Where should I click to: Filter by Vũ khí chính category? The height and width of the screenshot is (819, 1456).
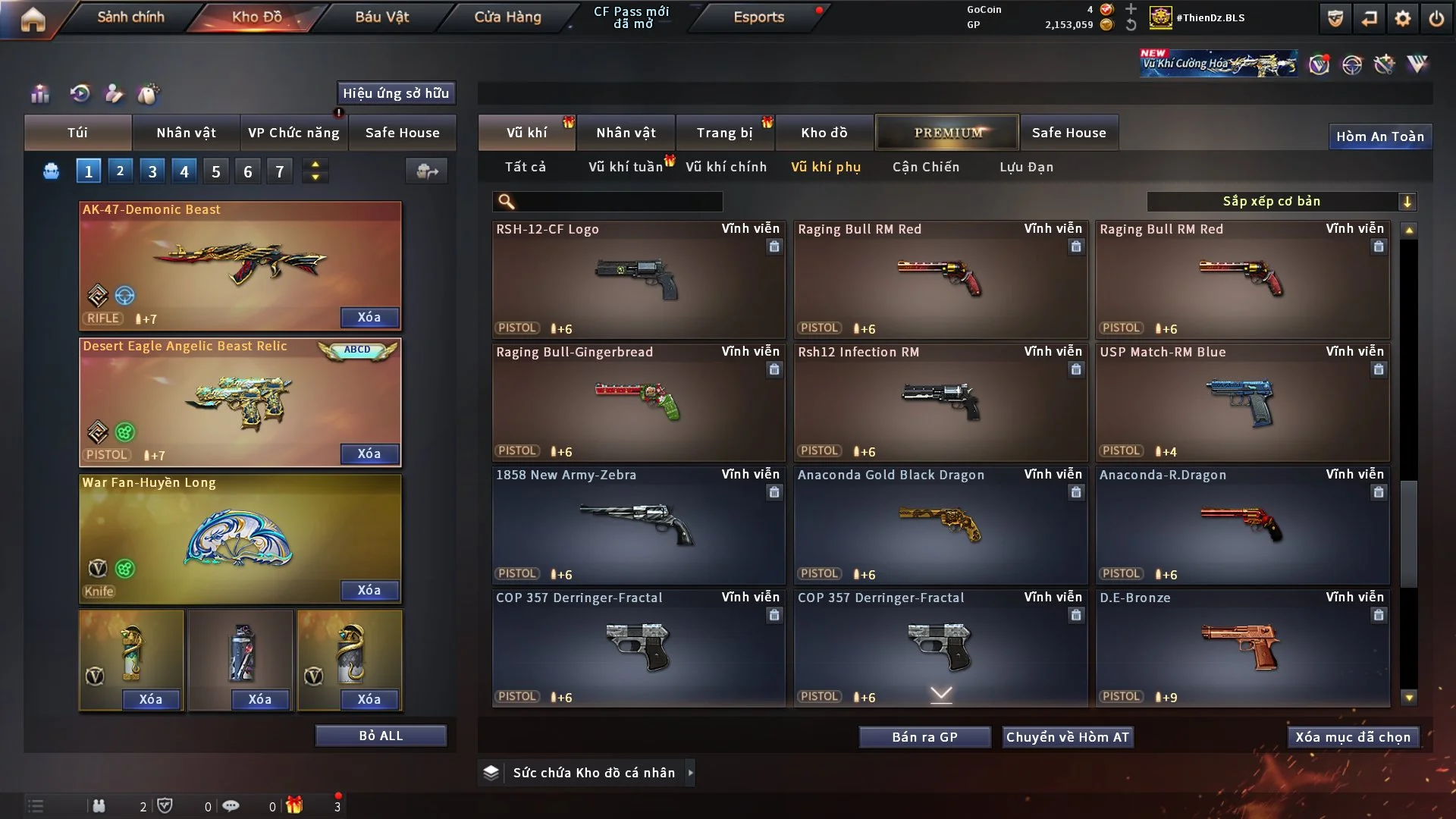[726, 167]
